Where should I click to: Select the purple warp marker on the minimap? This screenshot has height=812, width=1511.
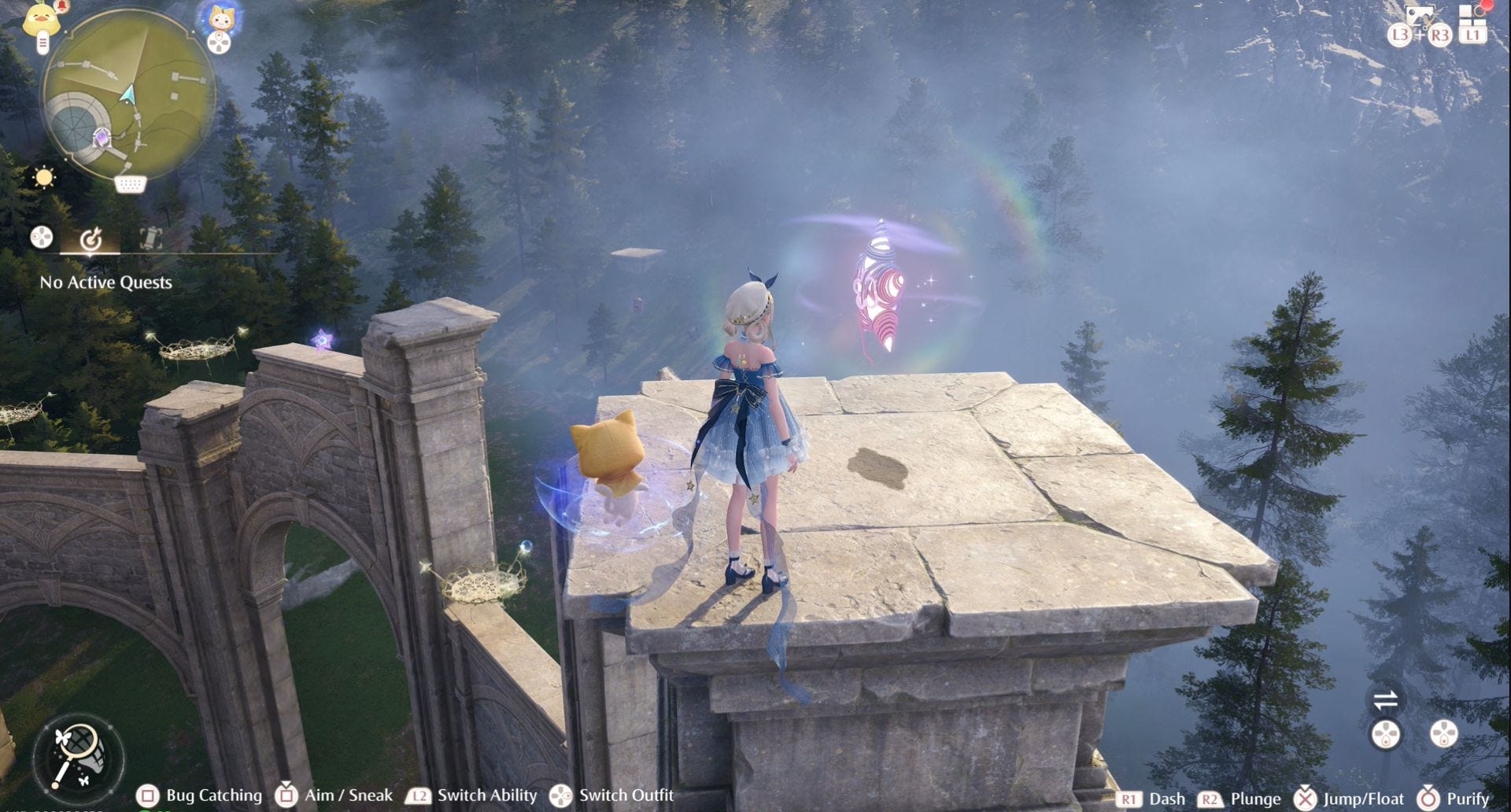click(x=102, y=139)
